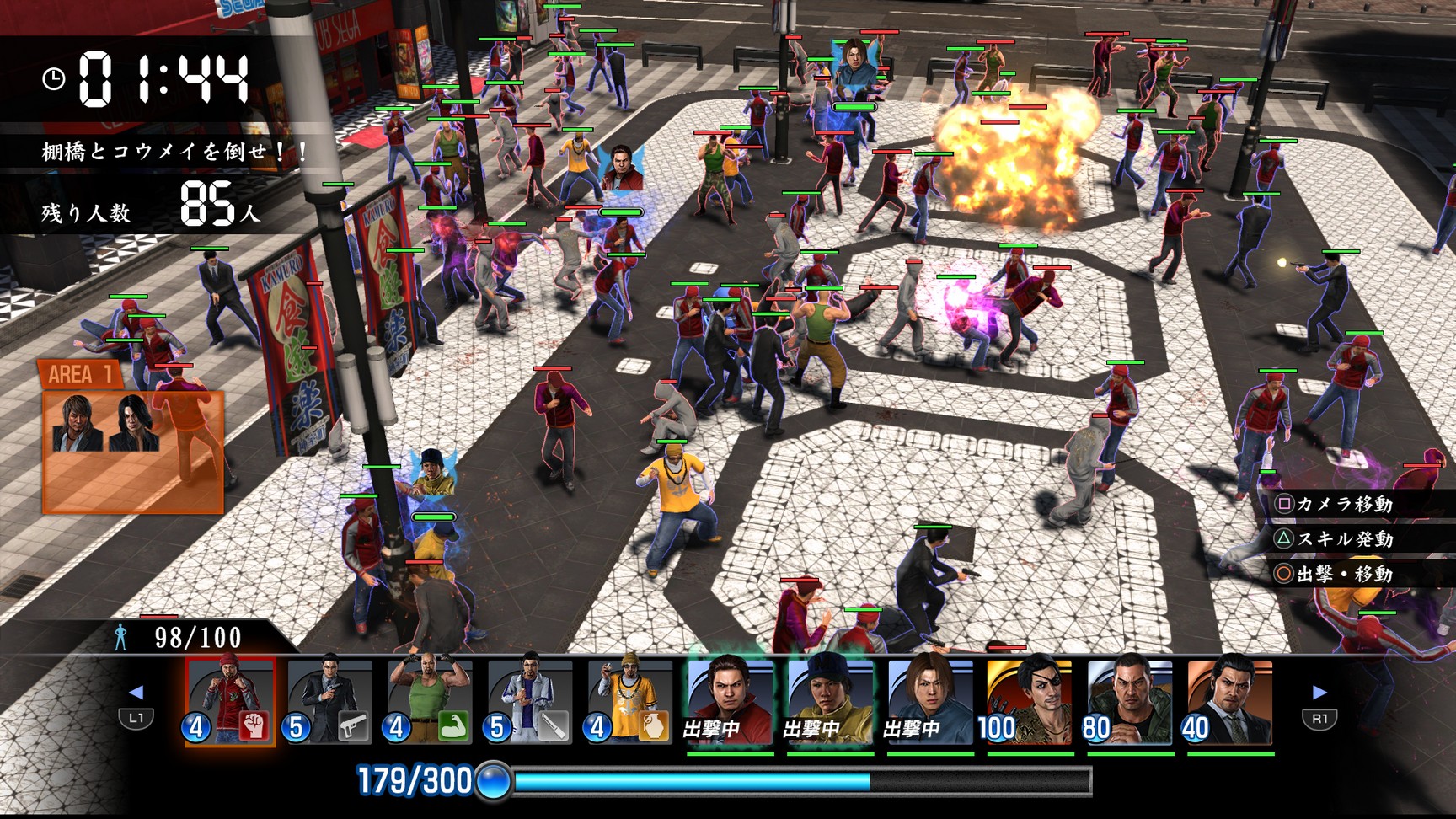Select the cap-wearing leader's field portrait marker
The image size is (1456, 819).
point(433,474)
